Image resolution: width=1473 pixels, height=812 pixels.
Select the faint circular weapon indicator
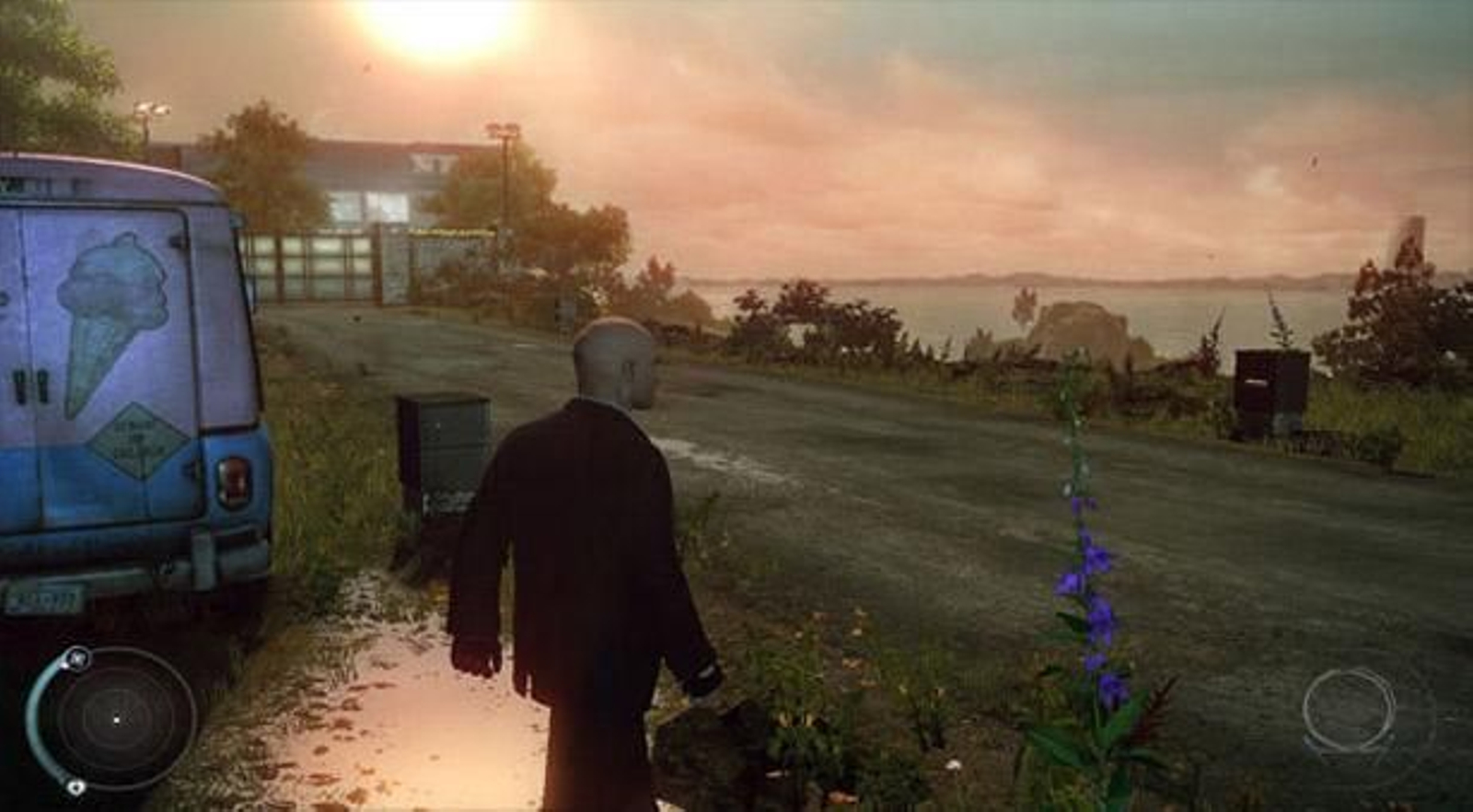[1349, 711]
